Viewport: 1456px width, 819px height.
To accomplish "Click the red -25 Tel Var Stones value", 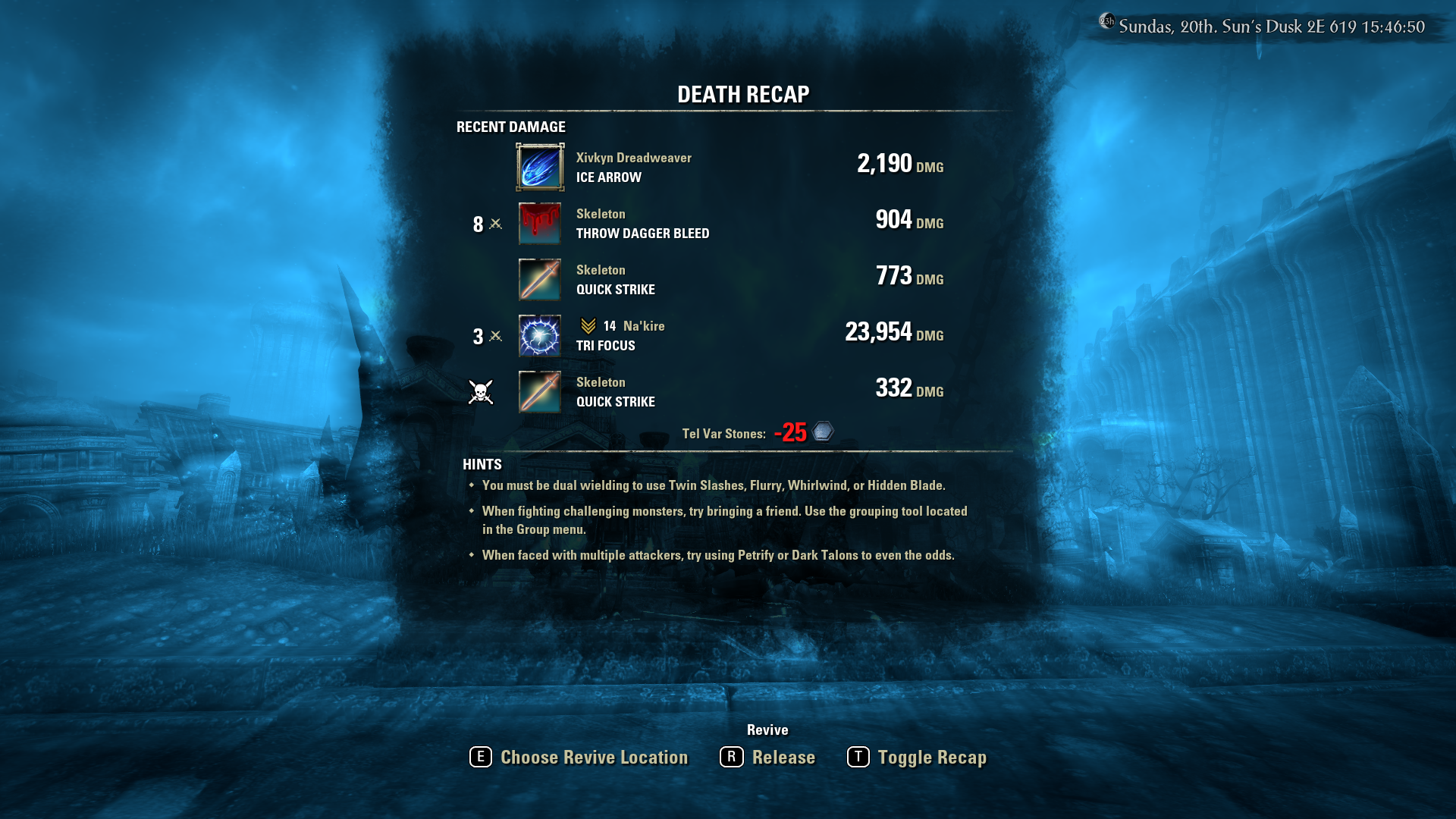I will (789, 432).
